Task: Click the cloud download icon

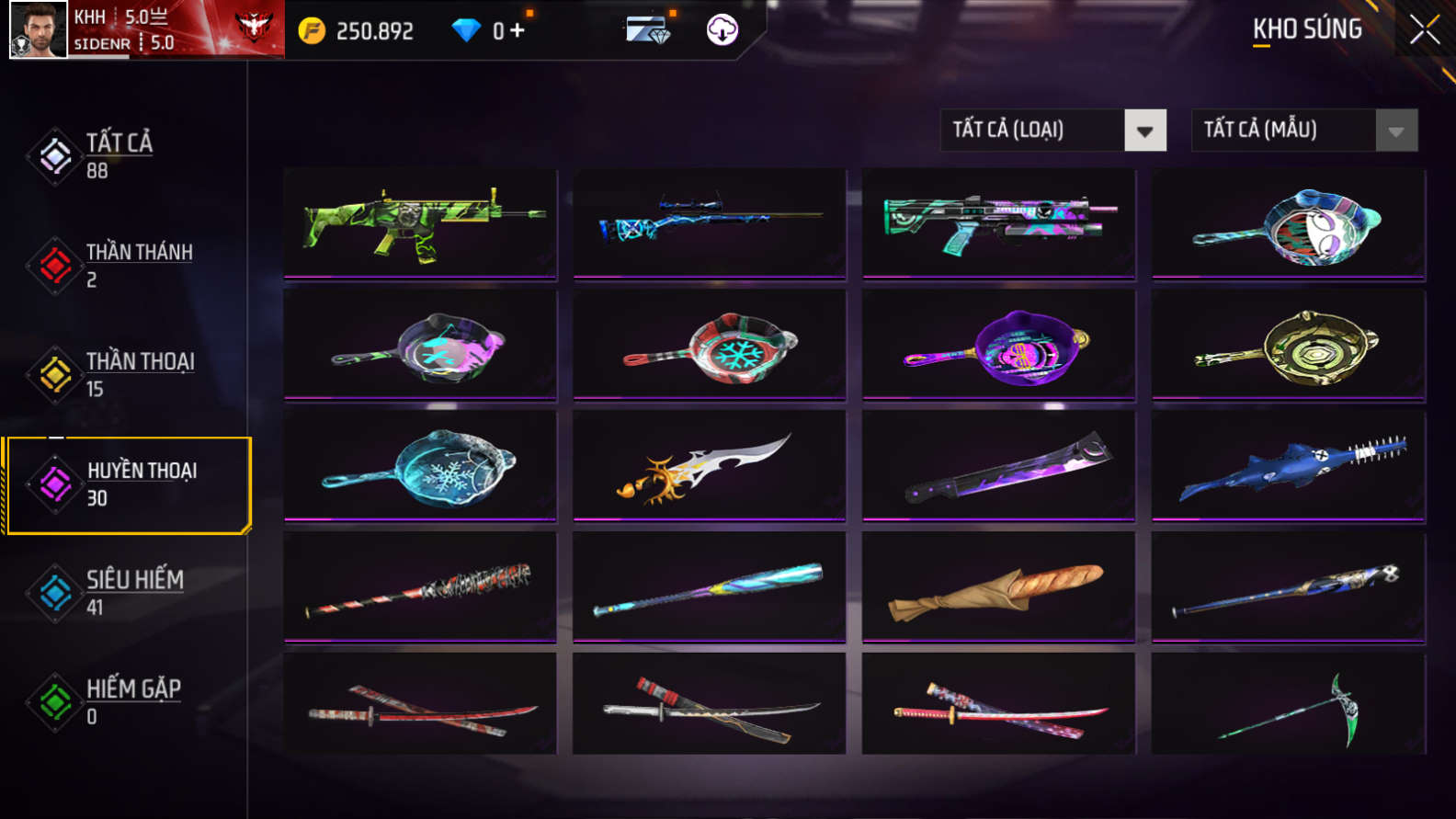Action: pyautogui.click(x=722, y=30)
